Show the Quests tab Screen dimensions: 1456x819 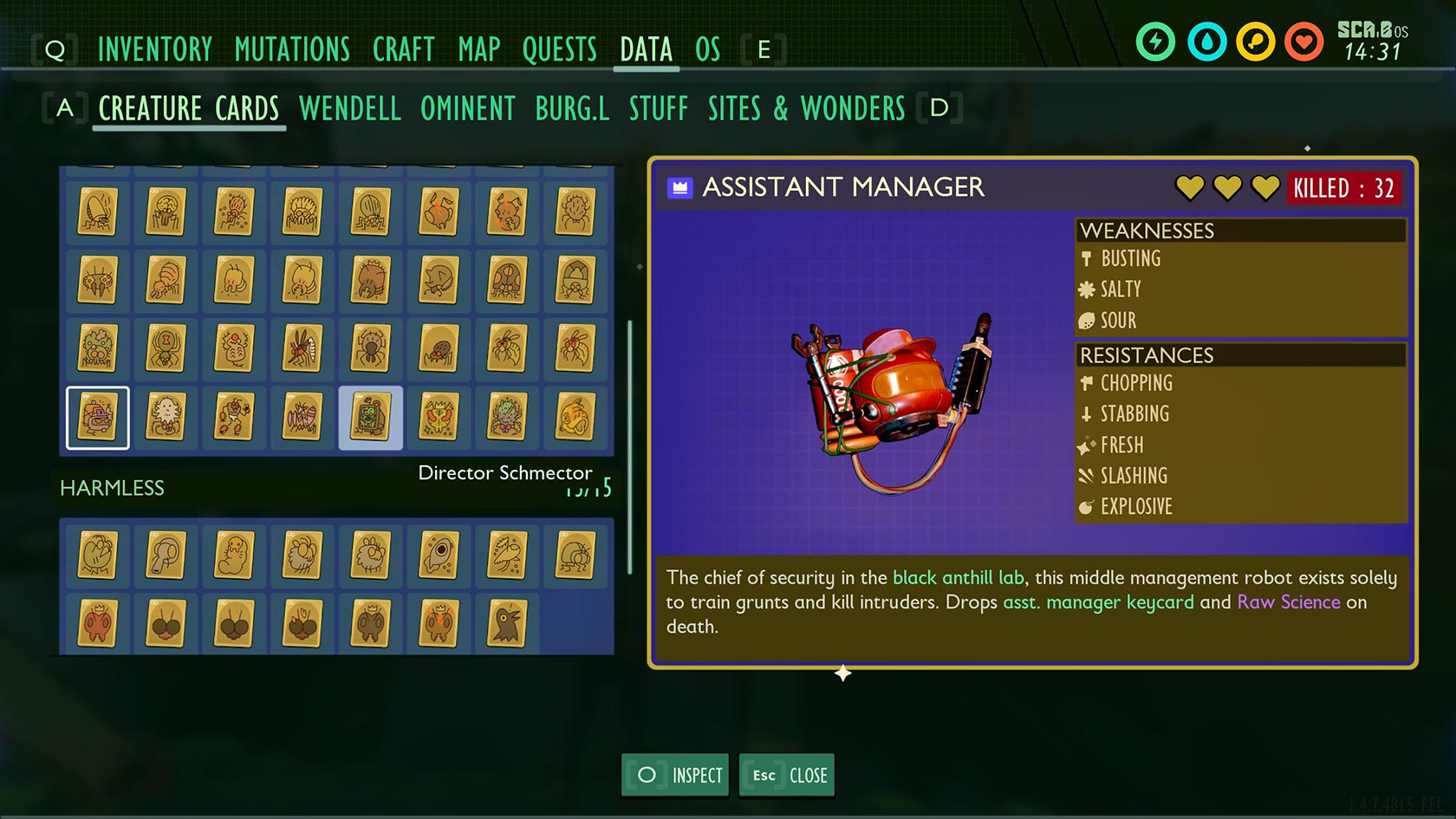click(x=559, y=49)
